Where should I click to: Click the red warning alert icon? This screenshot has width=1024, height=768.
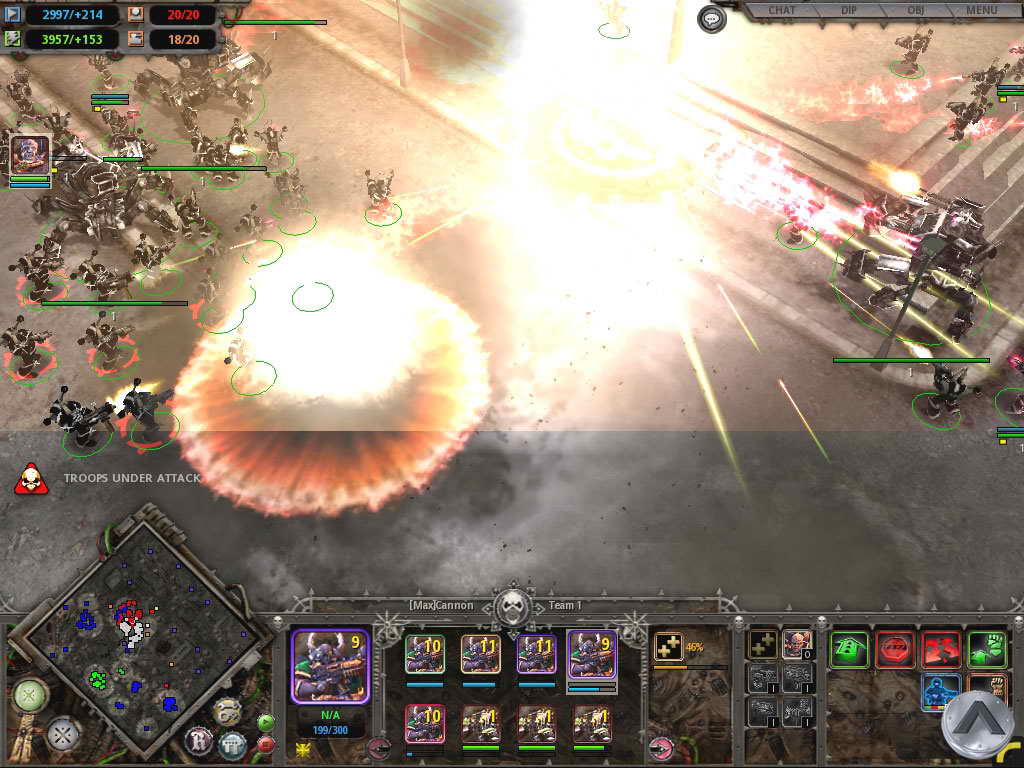click(x=30, y=479)
